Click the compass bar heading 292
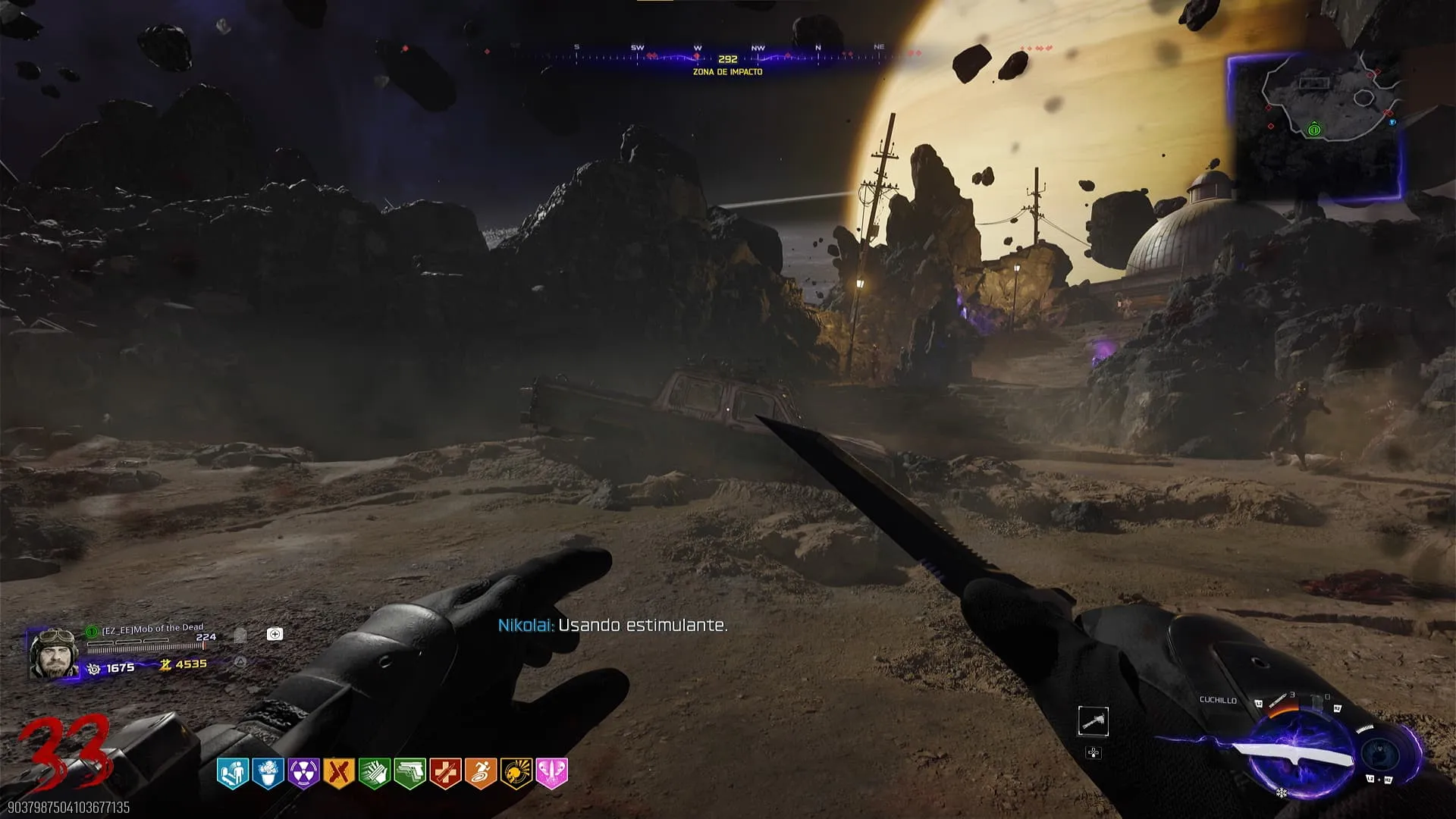The width and height of the screenshot is (1456, 819). pyautogui.click(x=727, y=58)
